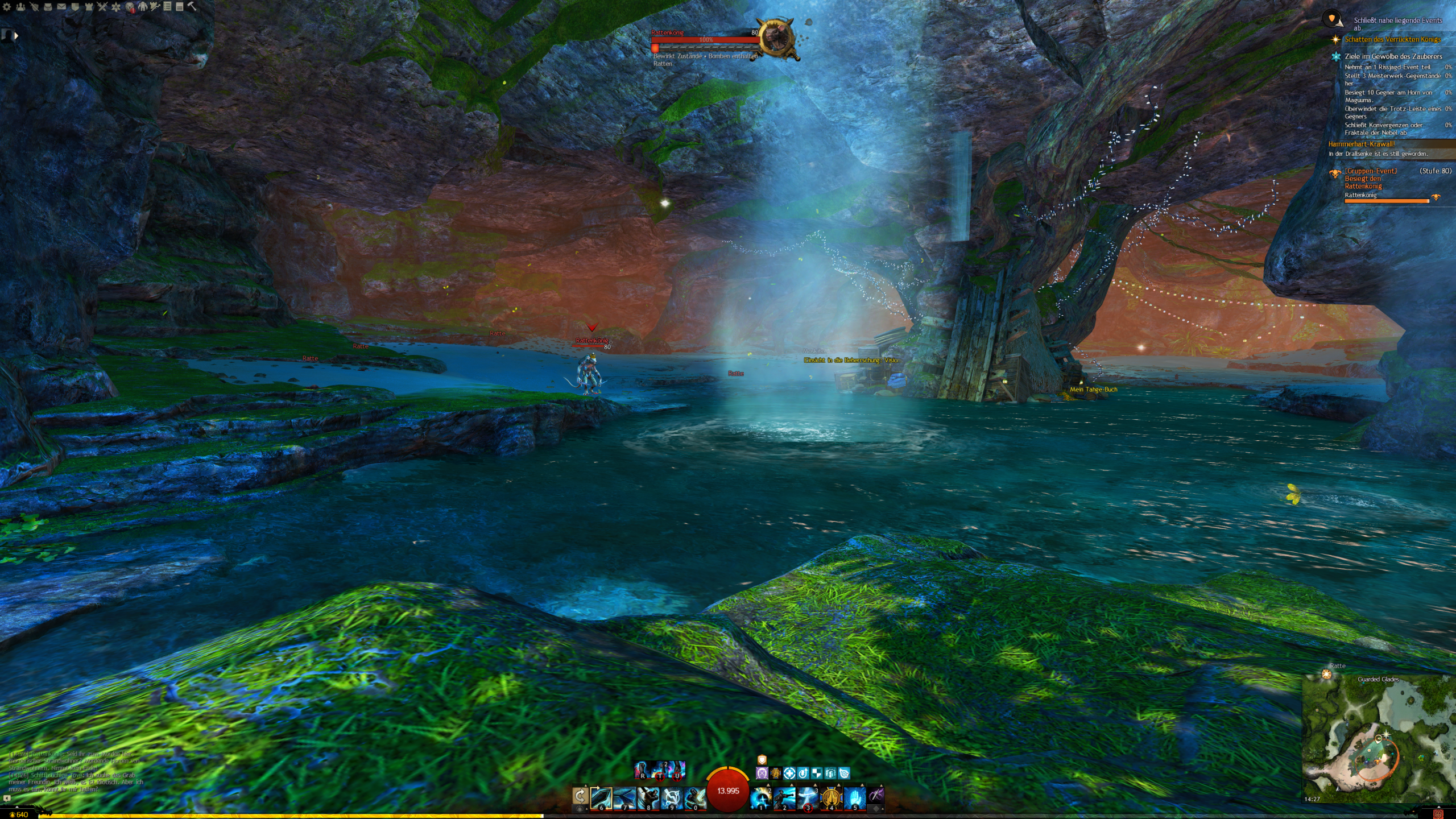Open the gear-shaped game menu icon
1456x819 pixels.
click(x=7, y=7)
